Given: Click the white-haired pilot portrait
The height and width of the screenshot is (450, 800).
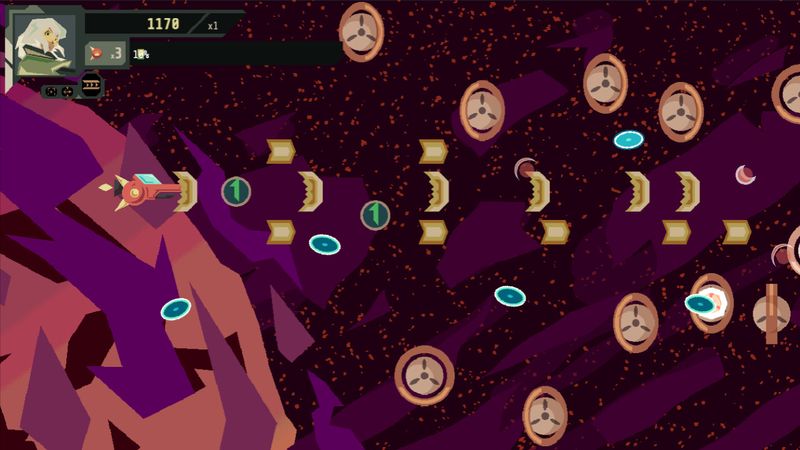Looking at the screenshot, I should (45, 43).
